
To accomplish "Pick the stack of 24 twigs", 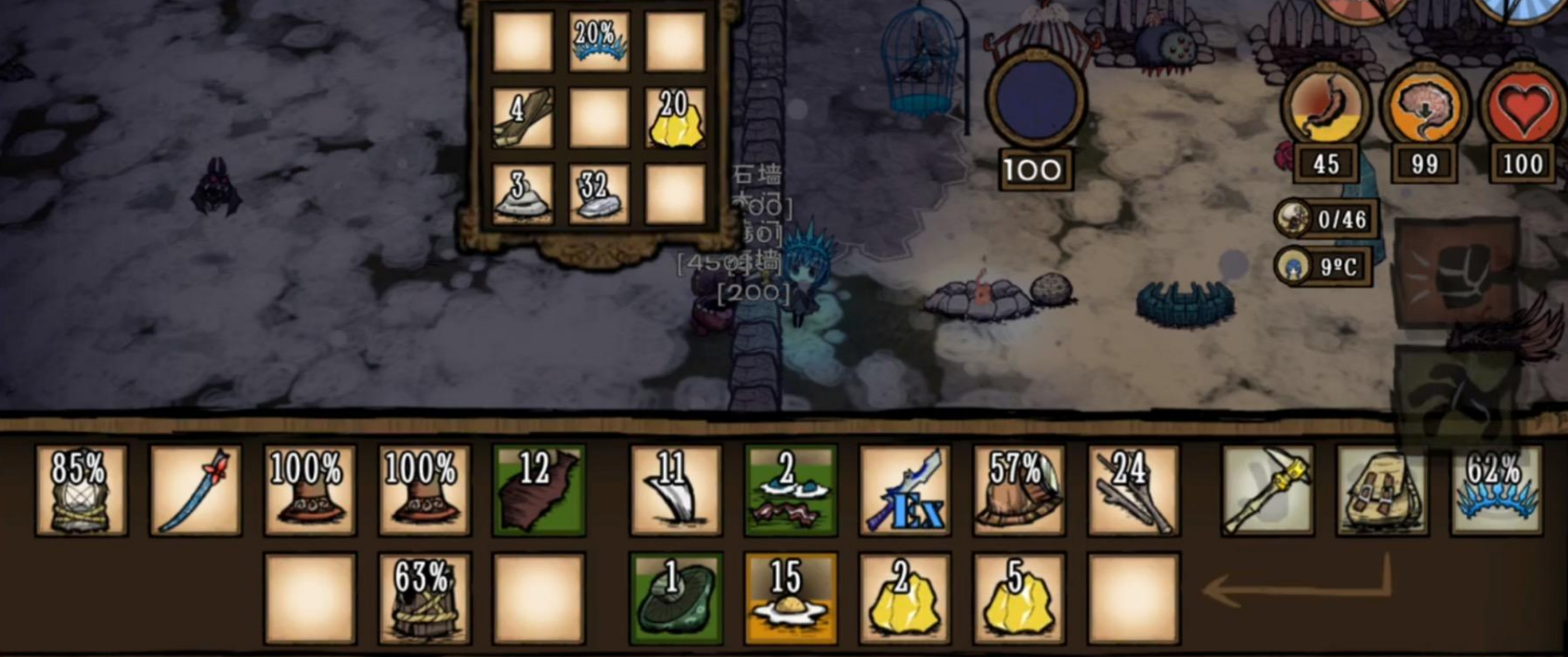I will [x=1134, y=490].
